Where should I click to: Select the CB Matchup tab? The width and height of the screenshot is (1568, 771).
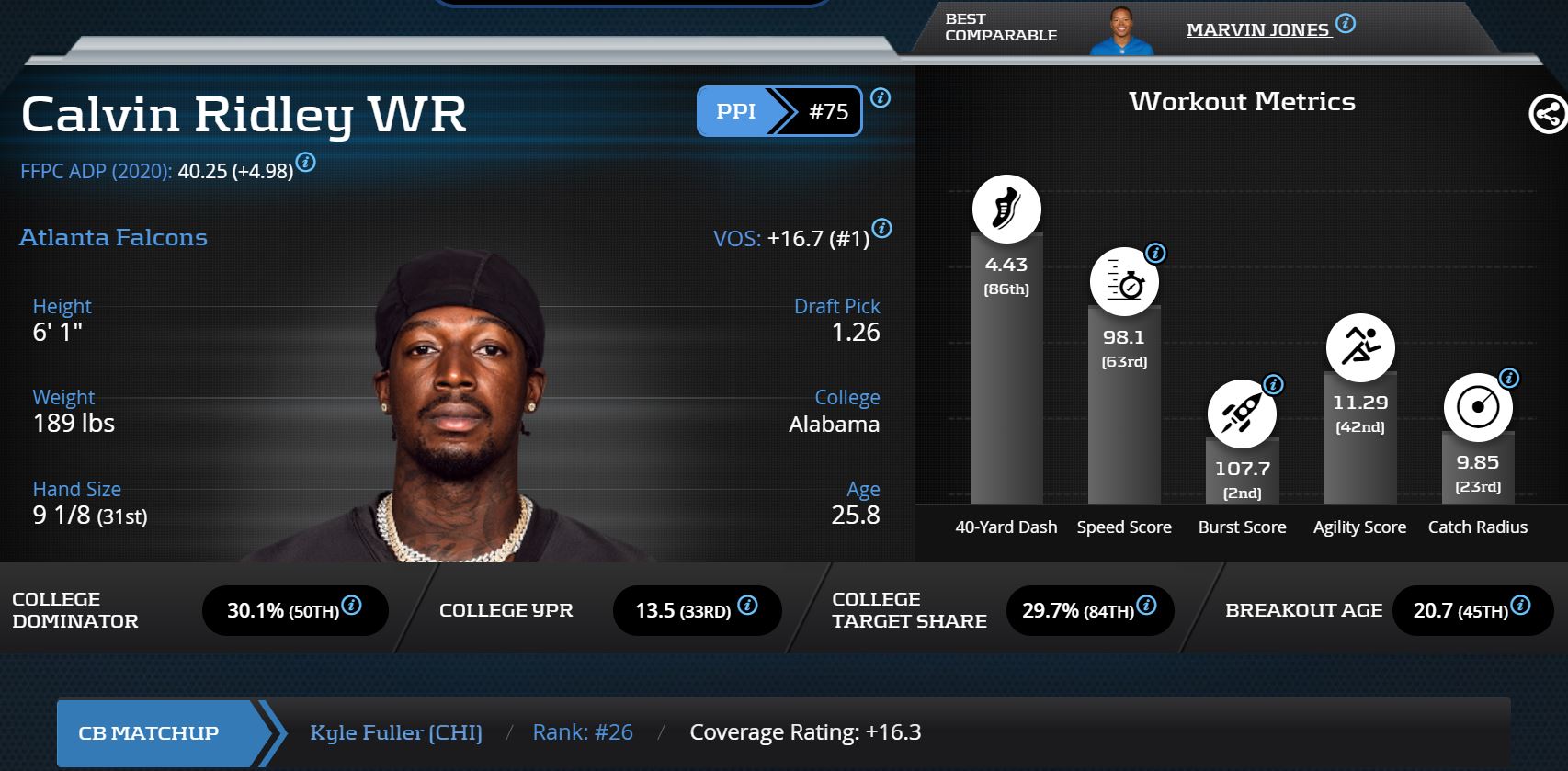pyautogui.click(x=149, y=732)
